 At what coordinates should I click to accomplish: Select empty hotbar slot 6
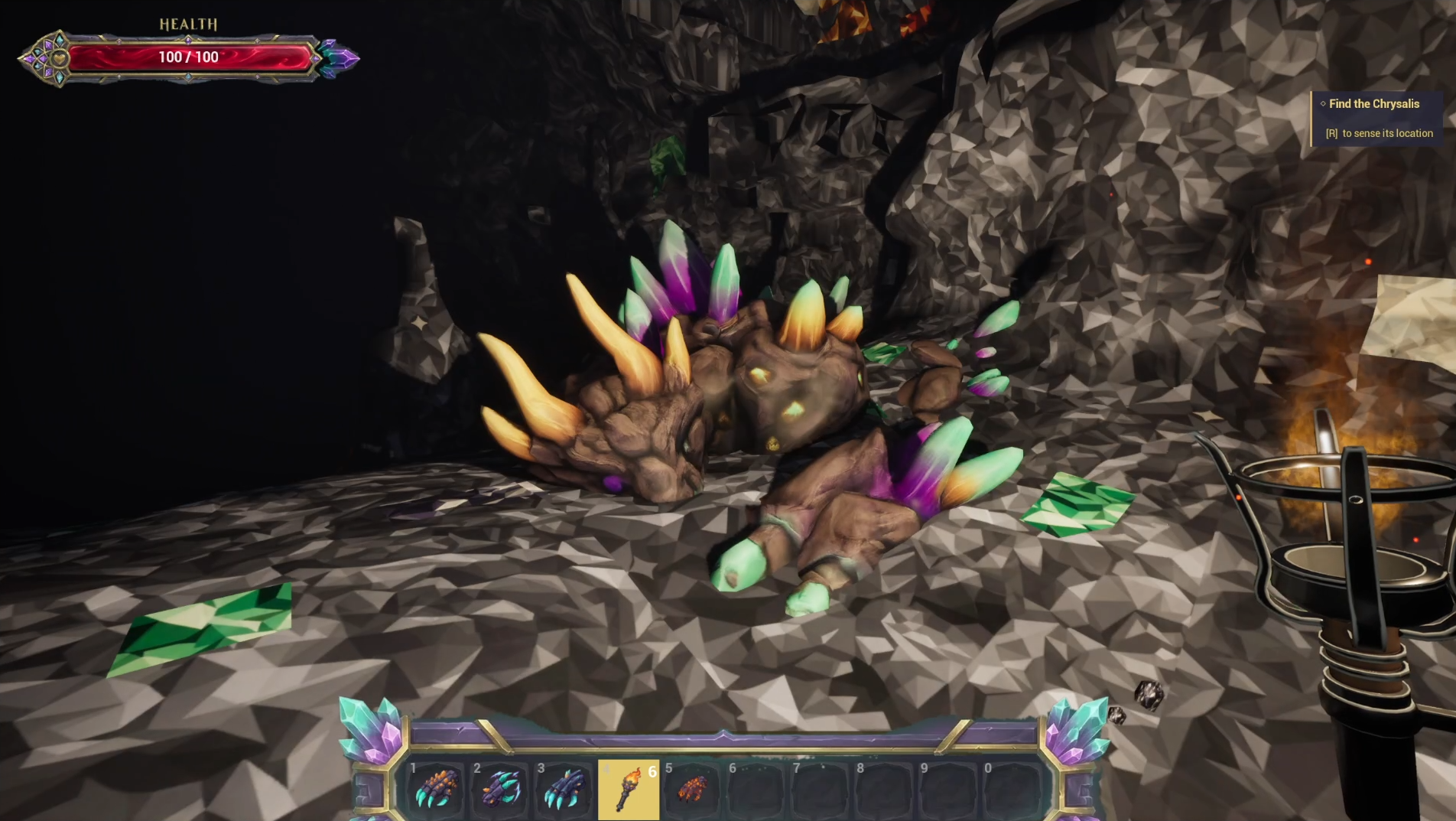tap(757, 792)
